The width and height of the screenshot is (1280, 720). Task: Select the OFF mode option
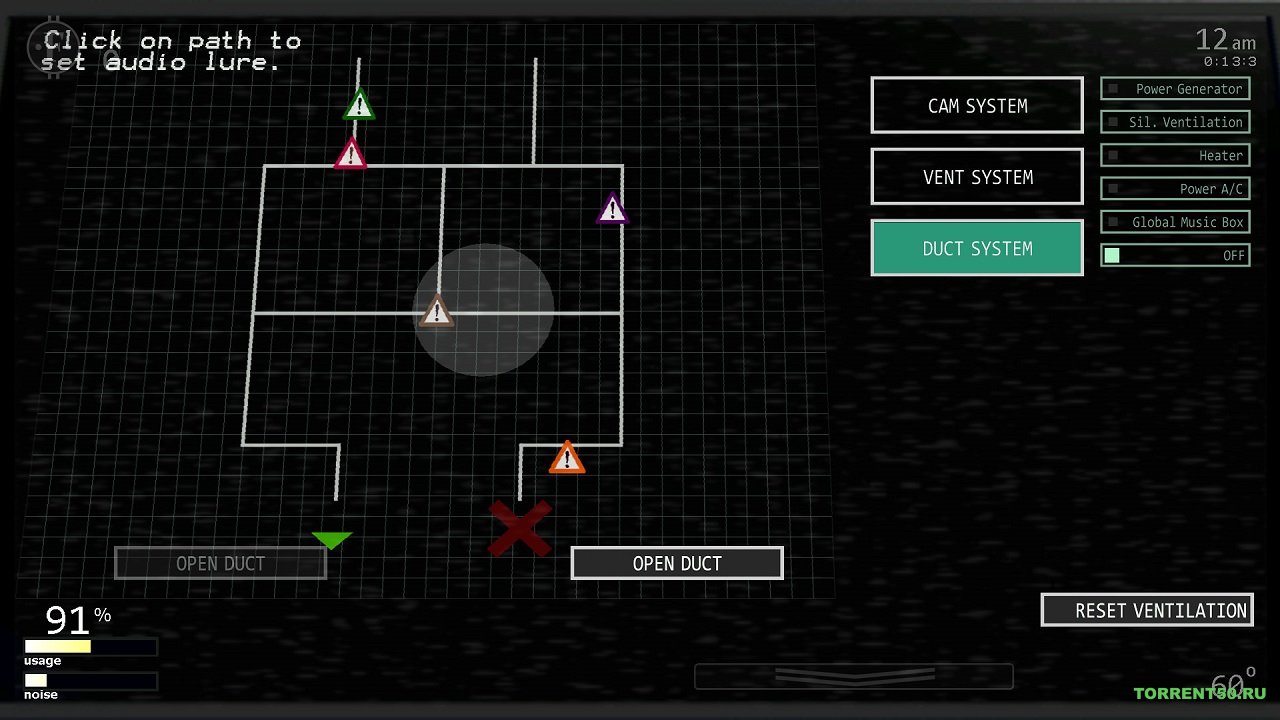click(x=1175, y=255)
